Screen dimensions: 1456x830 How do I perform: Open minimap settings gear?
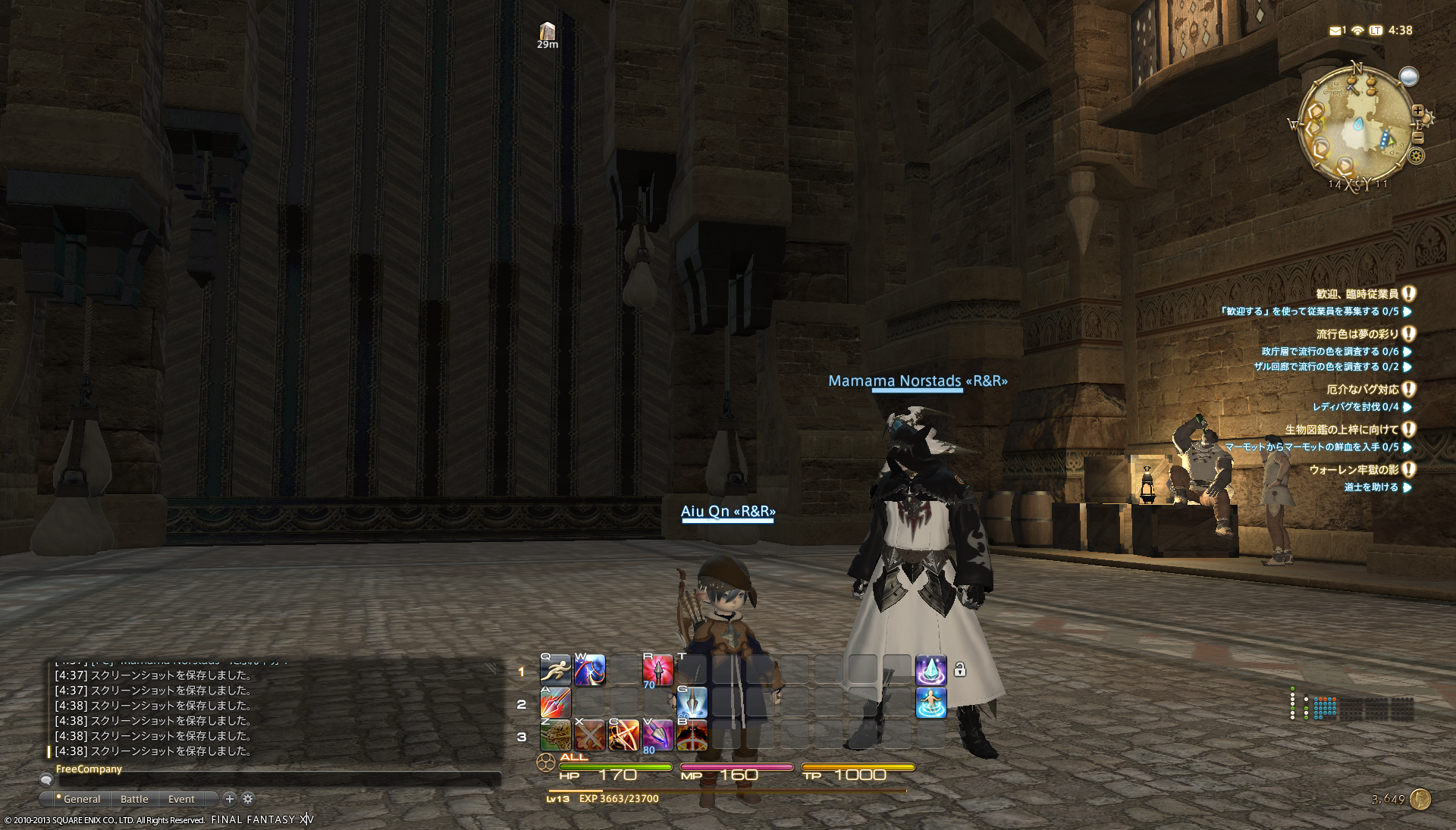tap(1416, 156)
